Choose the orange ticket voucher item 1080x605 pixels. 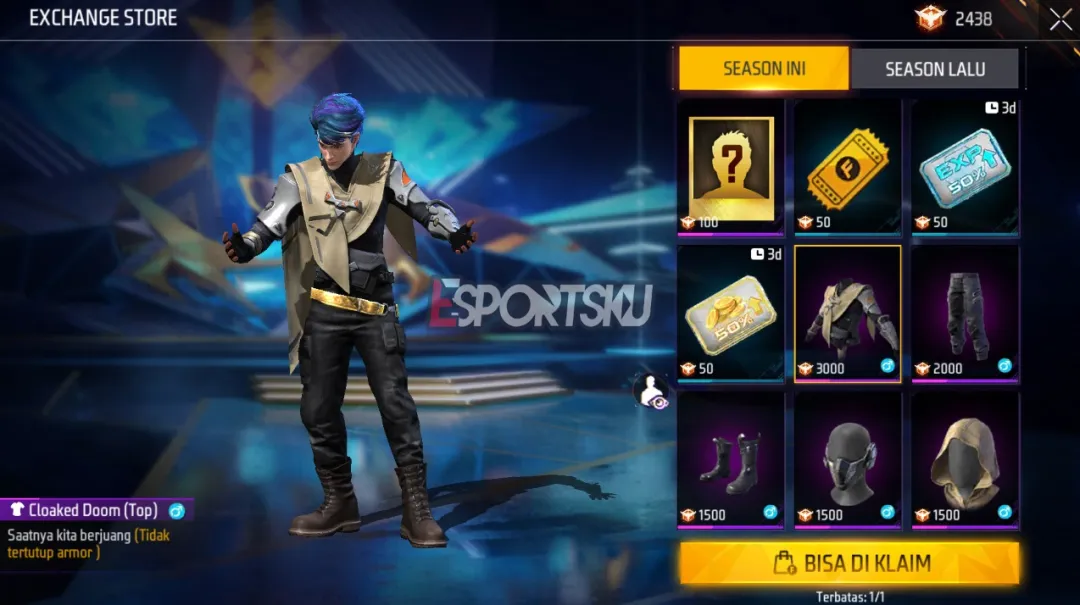pos(848,168)
